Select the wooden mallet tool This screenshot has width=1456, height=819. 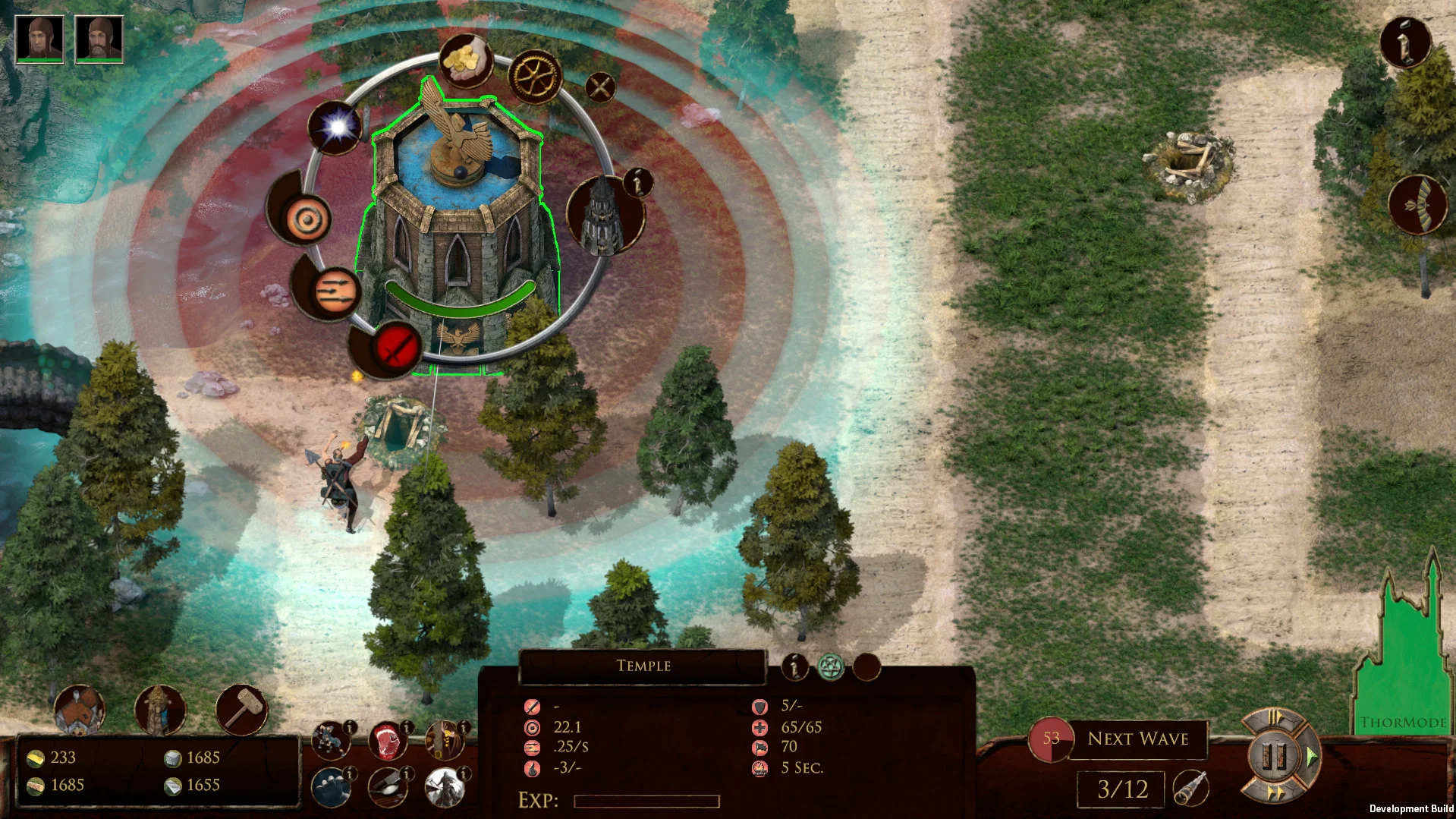tap(241, 710)
